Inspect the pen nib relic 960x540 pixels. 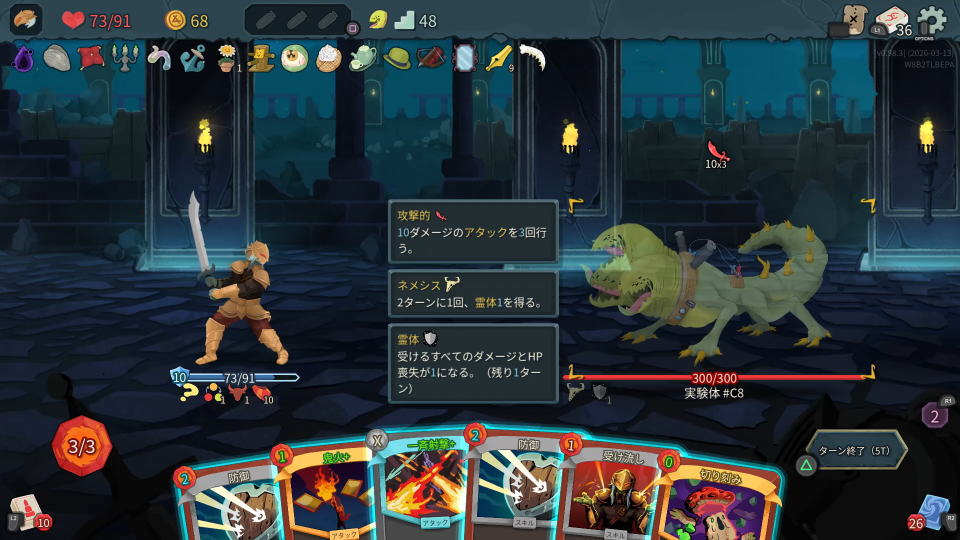pyautogui.click(x=497, y=59)
